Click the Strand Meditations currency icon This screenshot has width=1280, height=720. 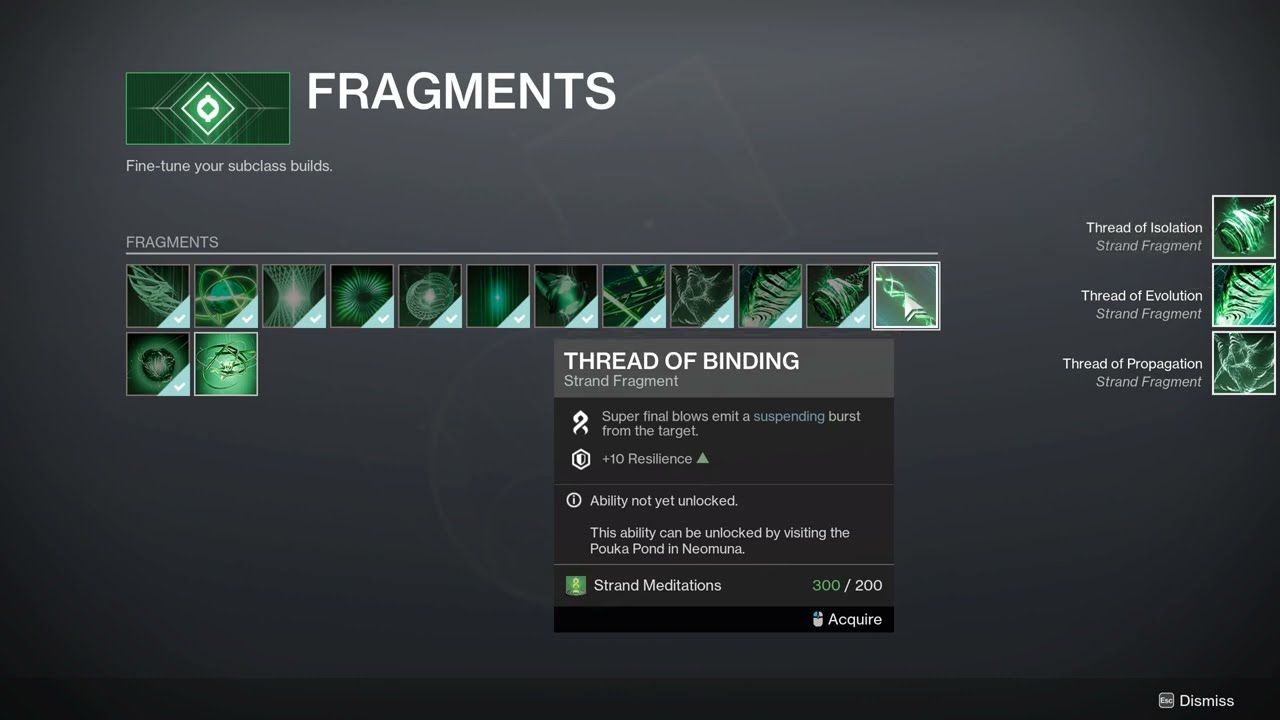point(576,585)
